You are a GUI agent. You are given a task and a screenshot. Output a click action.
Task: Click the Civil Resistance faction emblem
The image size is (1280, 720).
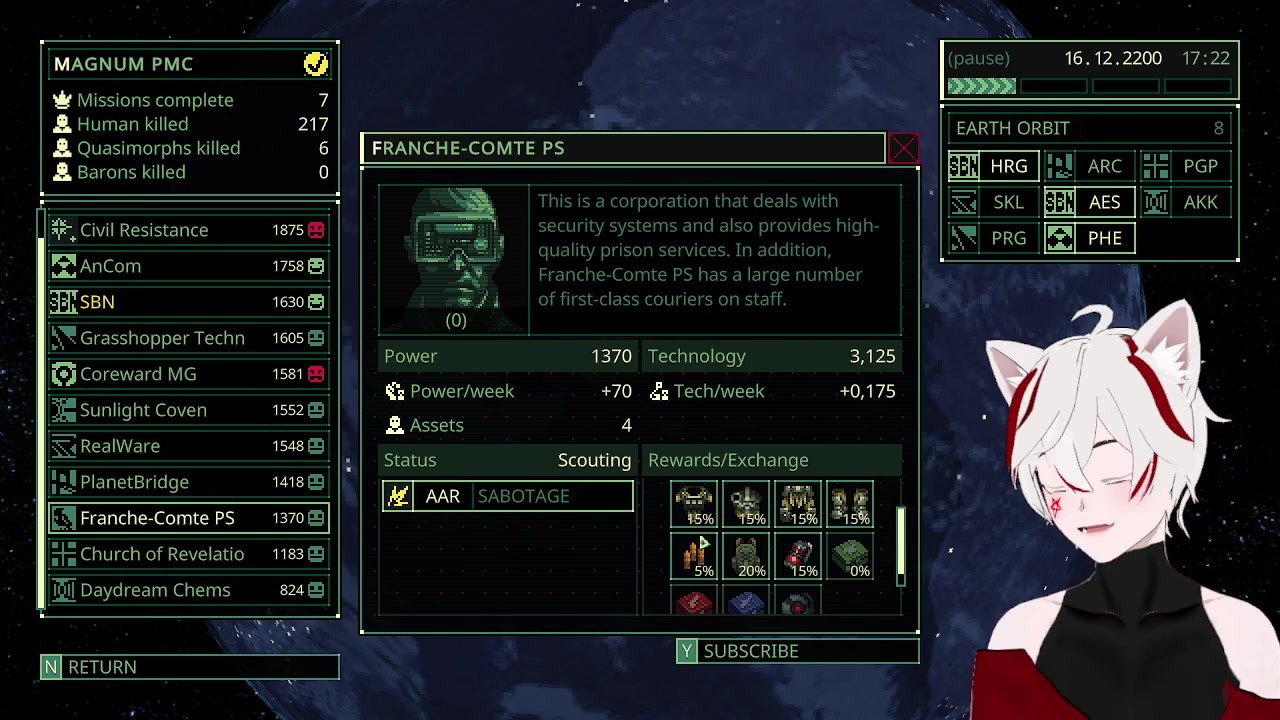[61, 230]
